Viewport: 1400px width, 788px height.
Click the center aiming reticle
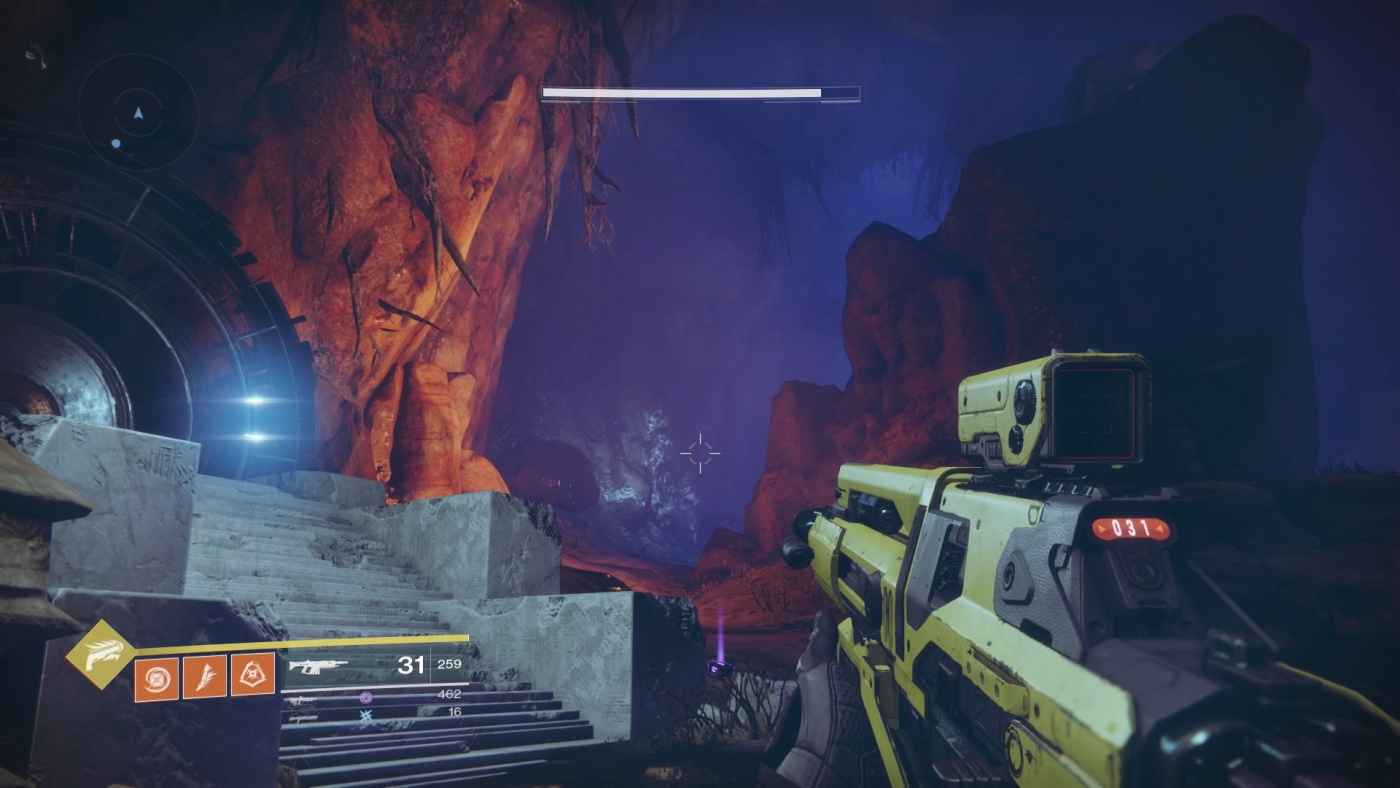click(700, 453)
